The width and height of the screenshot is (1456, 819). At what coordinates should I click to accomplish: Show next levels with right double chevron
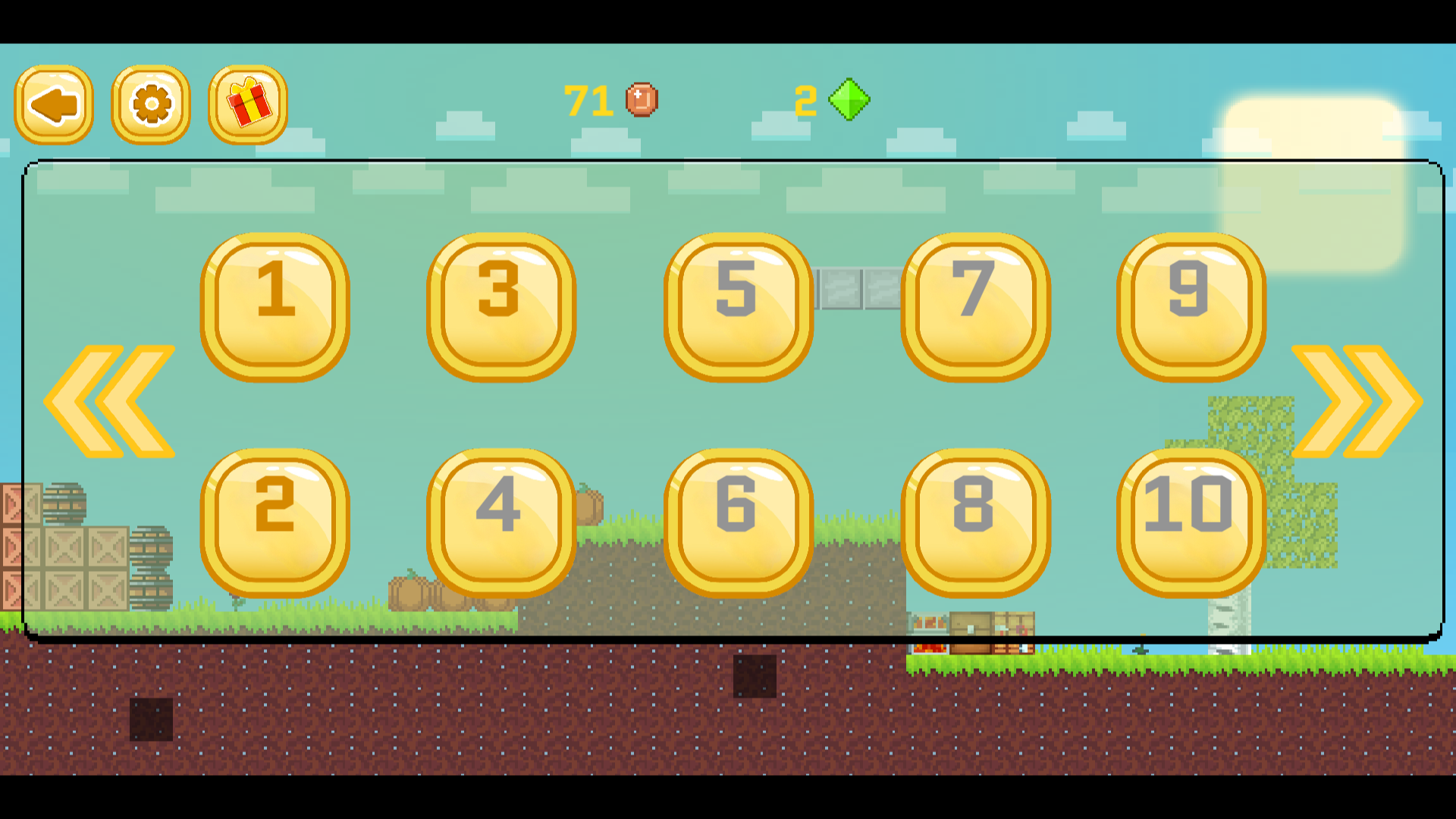(x=1357, y=401)
